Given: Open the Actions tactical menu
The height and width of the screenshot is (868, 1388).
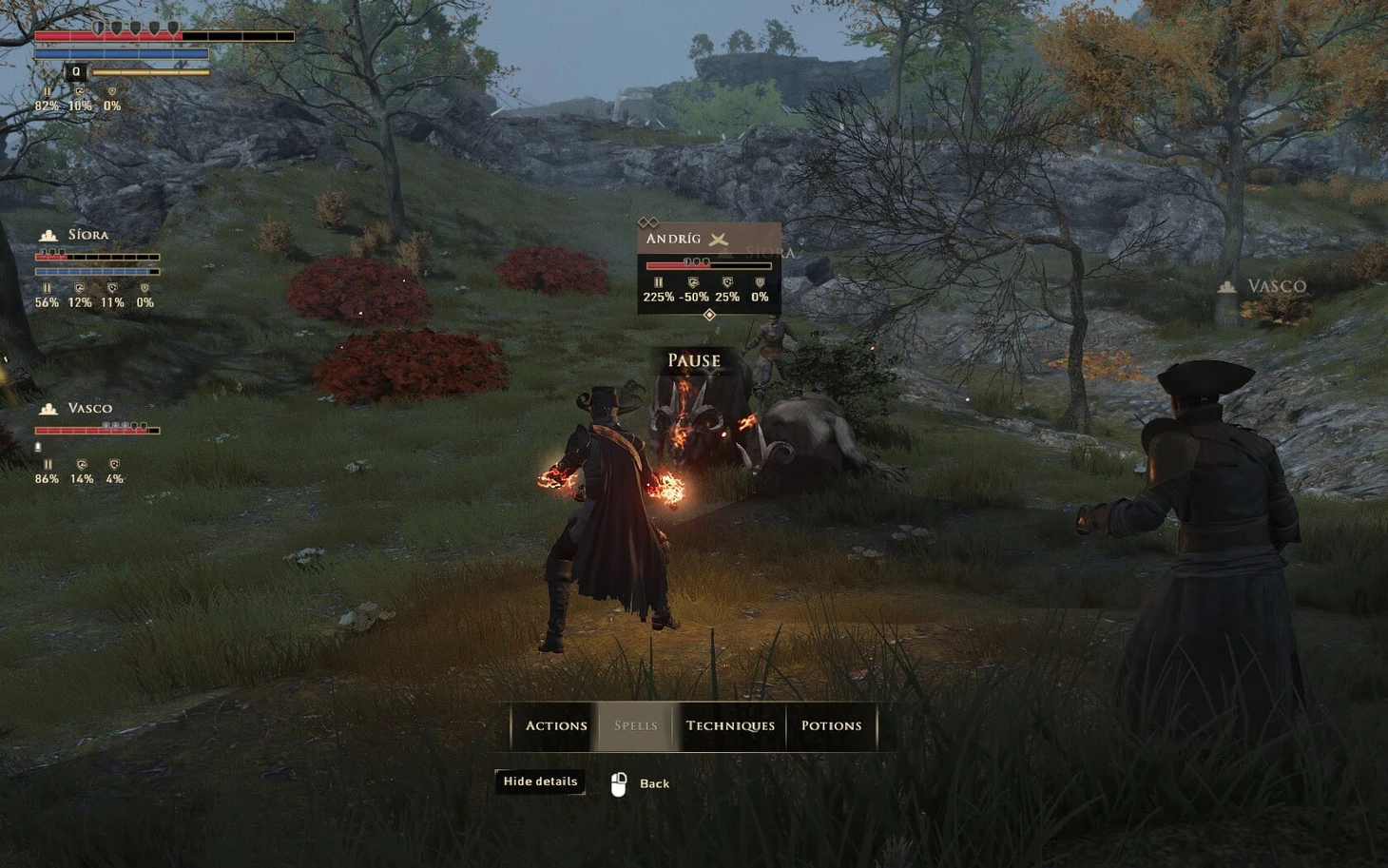Looking at the screenshot, I should (556, 726).
